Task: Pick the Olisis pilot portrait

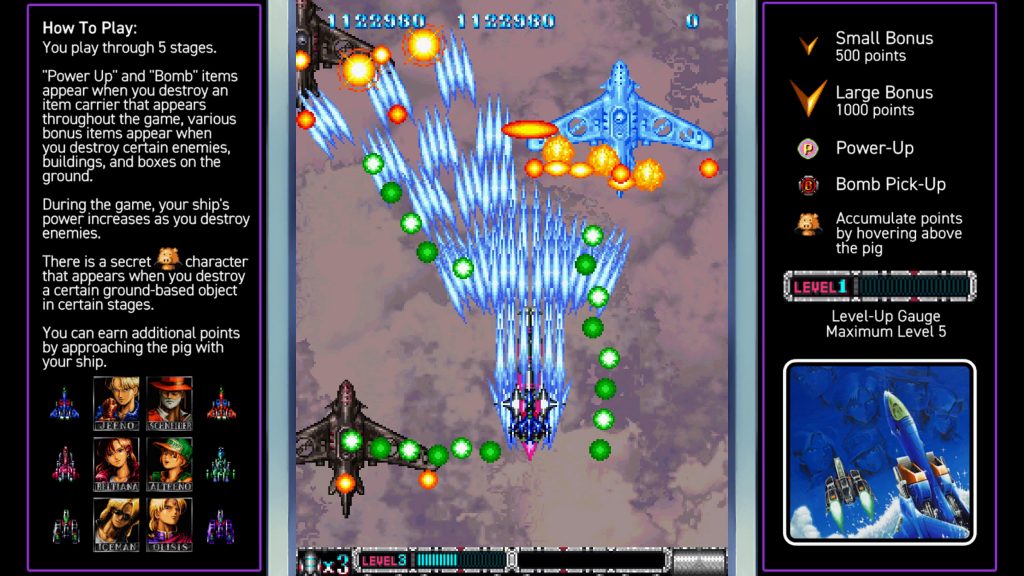Action: 170,522
